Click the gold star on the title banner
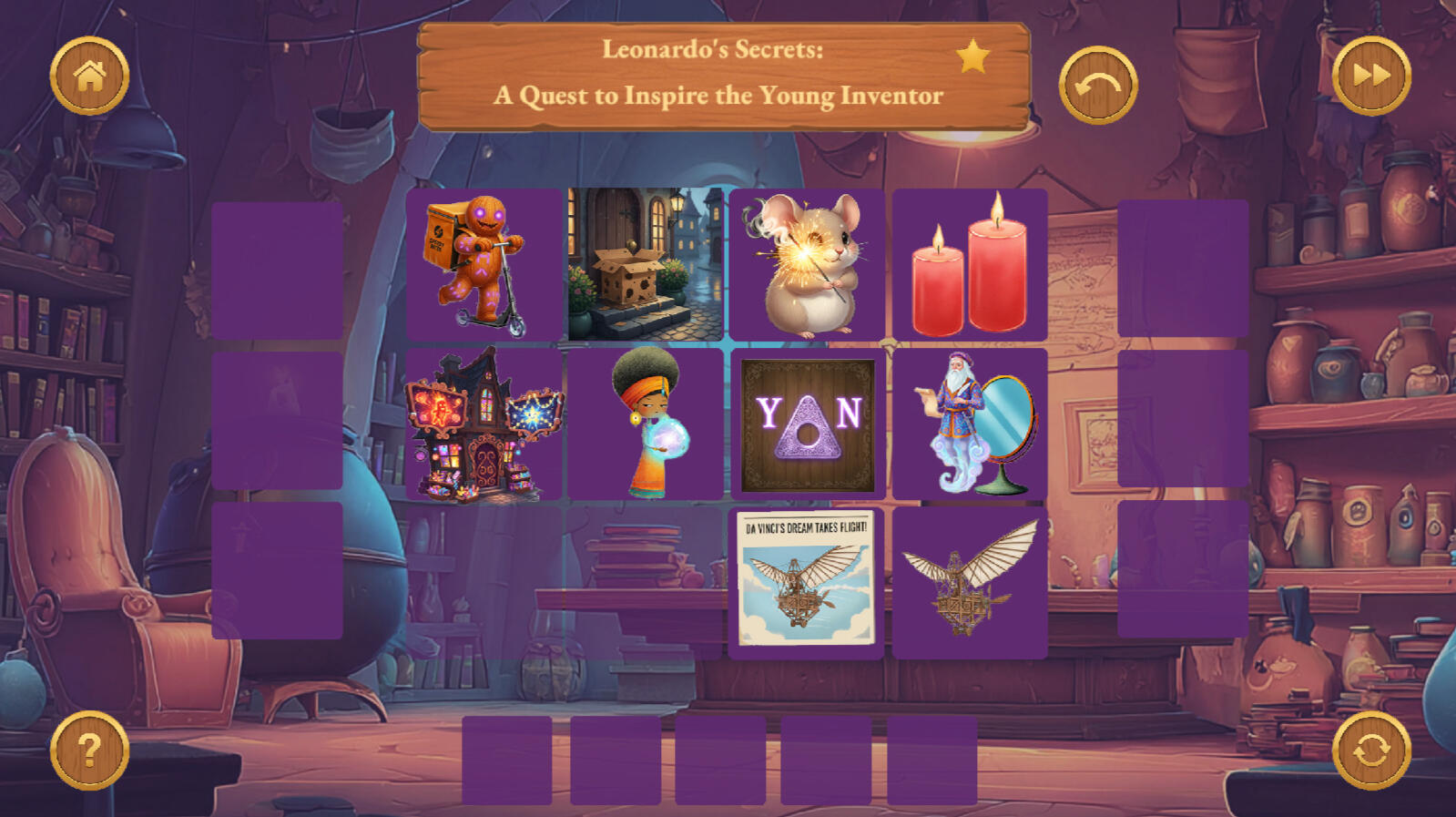The height and width of the screenshot is (817, 1456). click(972, 56)
